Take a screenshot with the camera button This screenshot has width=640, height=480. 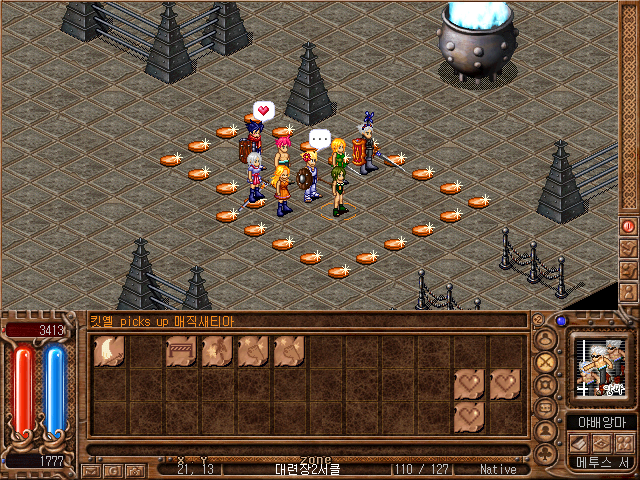[135, 469]
